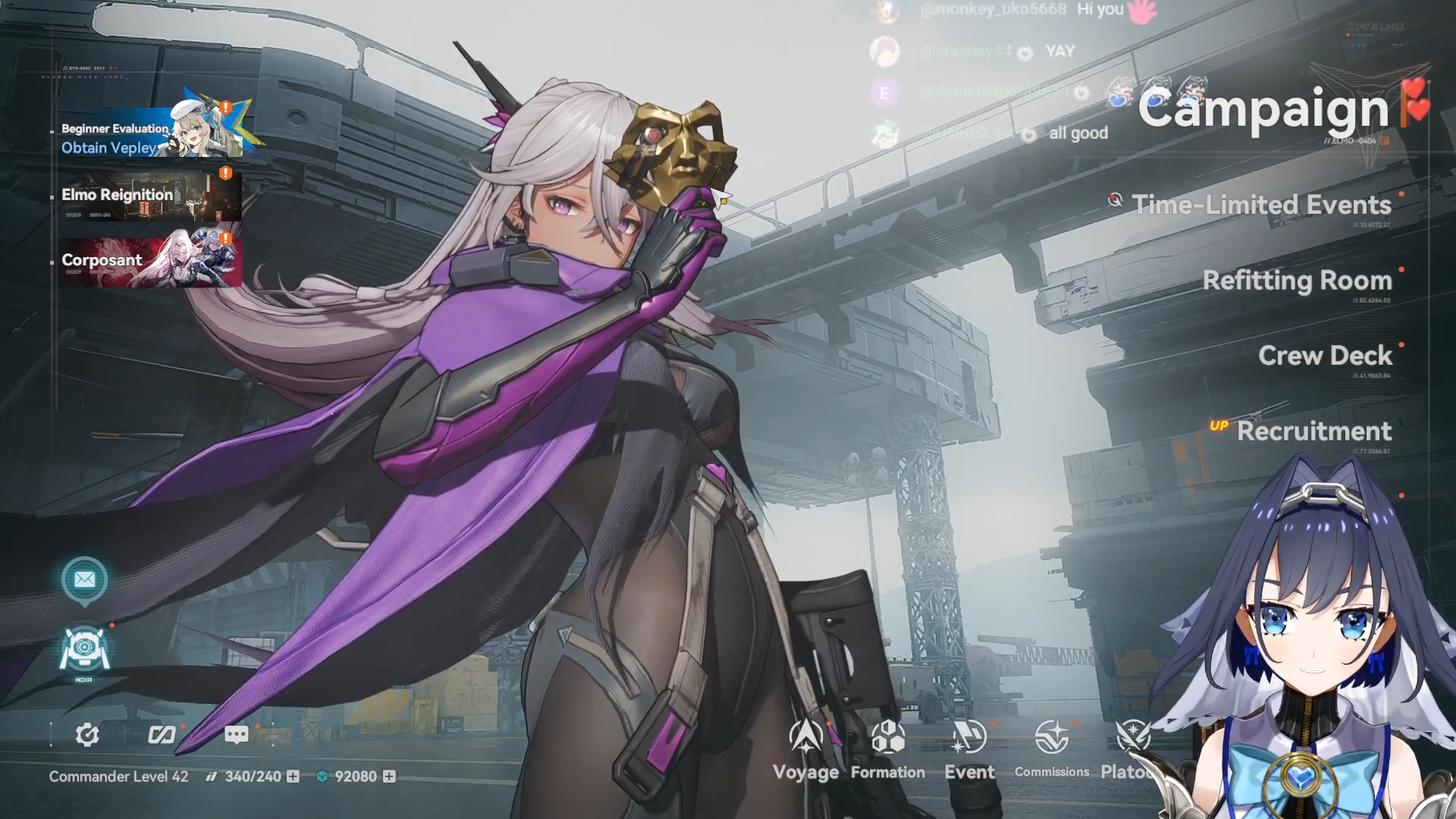Open the Voyage menu
1456x819 pixels.
point(805,749)
